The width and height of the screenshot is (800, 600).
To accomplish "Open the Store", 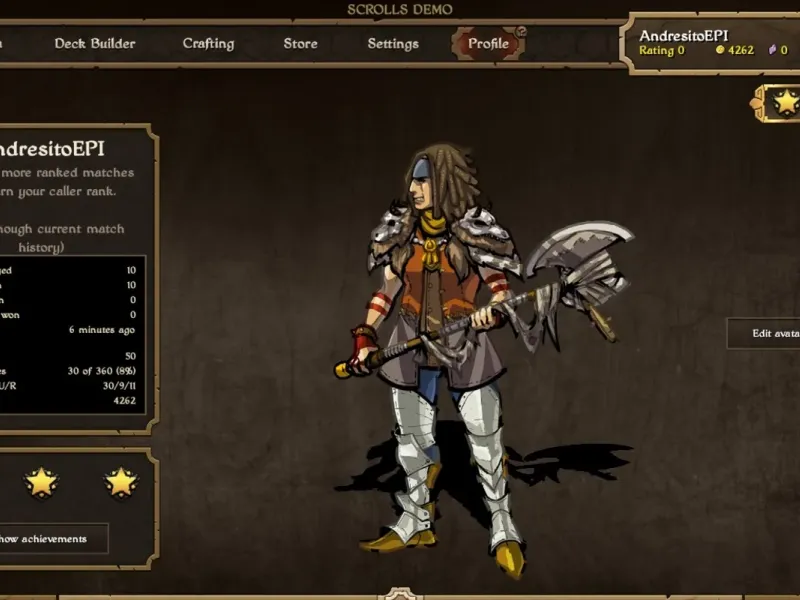I will [x=300, y=44].
